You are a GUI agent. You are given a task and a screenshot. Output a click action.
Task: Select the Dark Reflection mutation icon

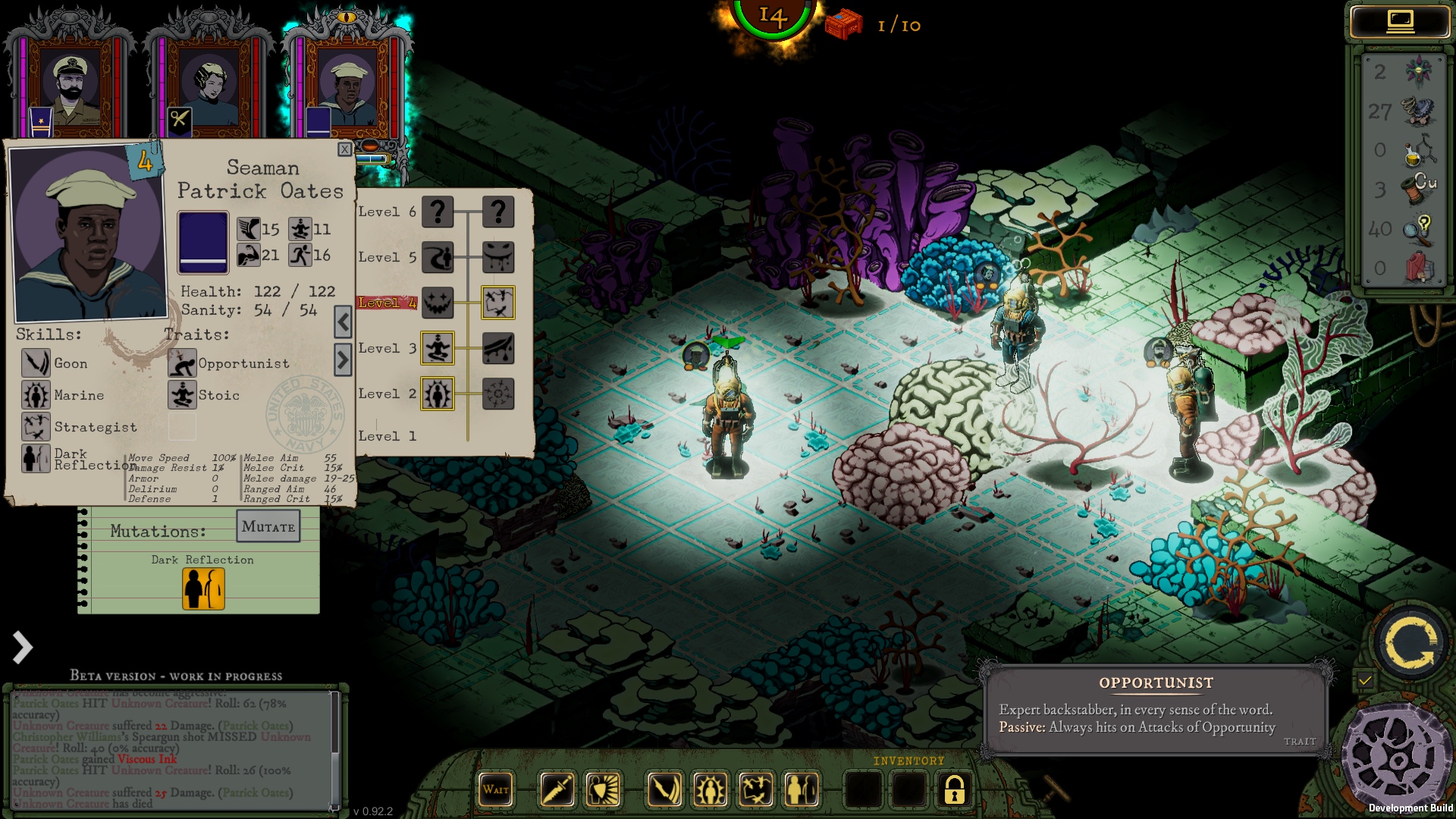(203, 588)
